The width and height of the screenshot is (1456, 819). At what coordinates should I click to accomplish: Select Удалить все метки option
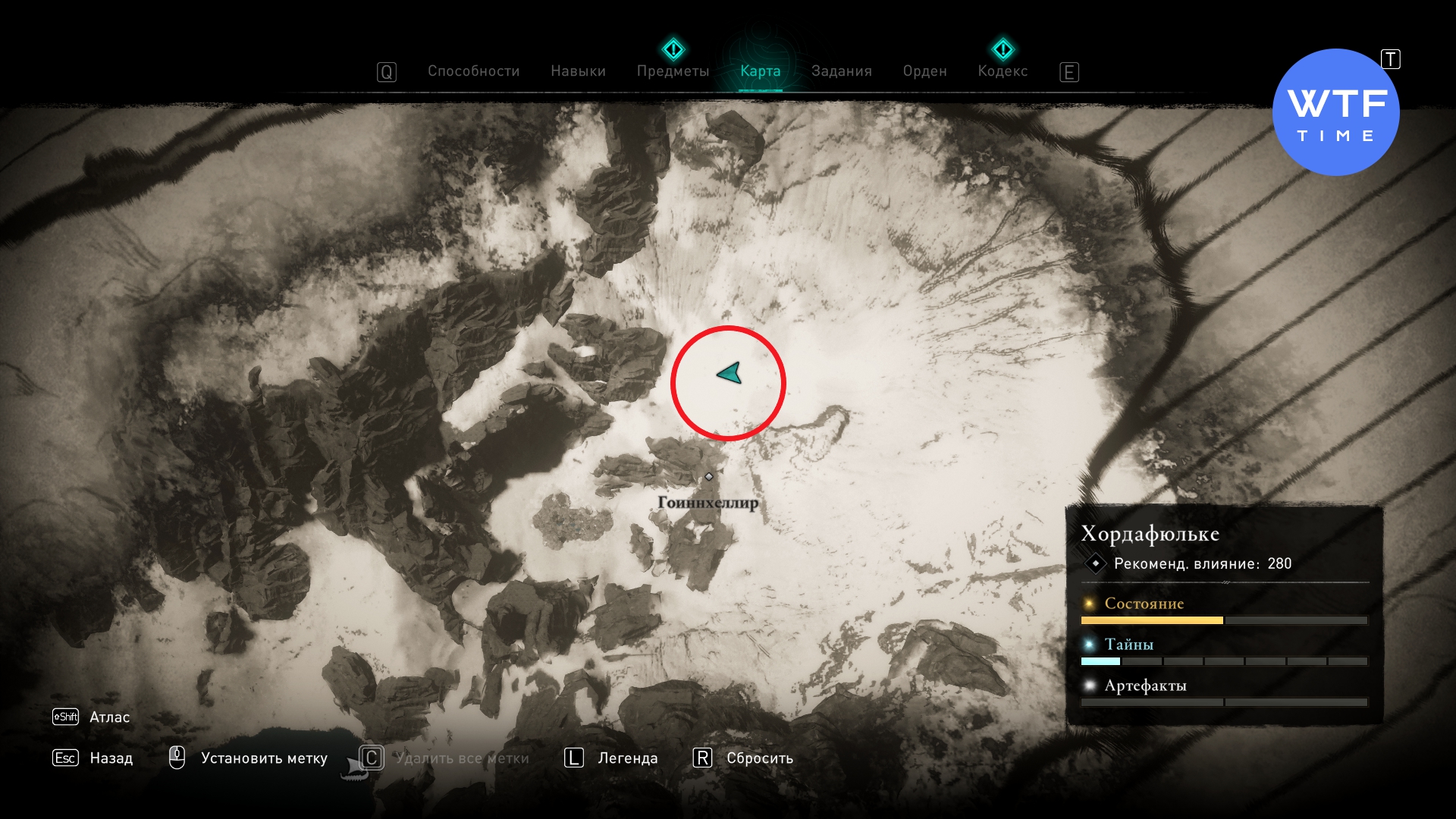tap(461, 758)
